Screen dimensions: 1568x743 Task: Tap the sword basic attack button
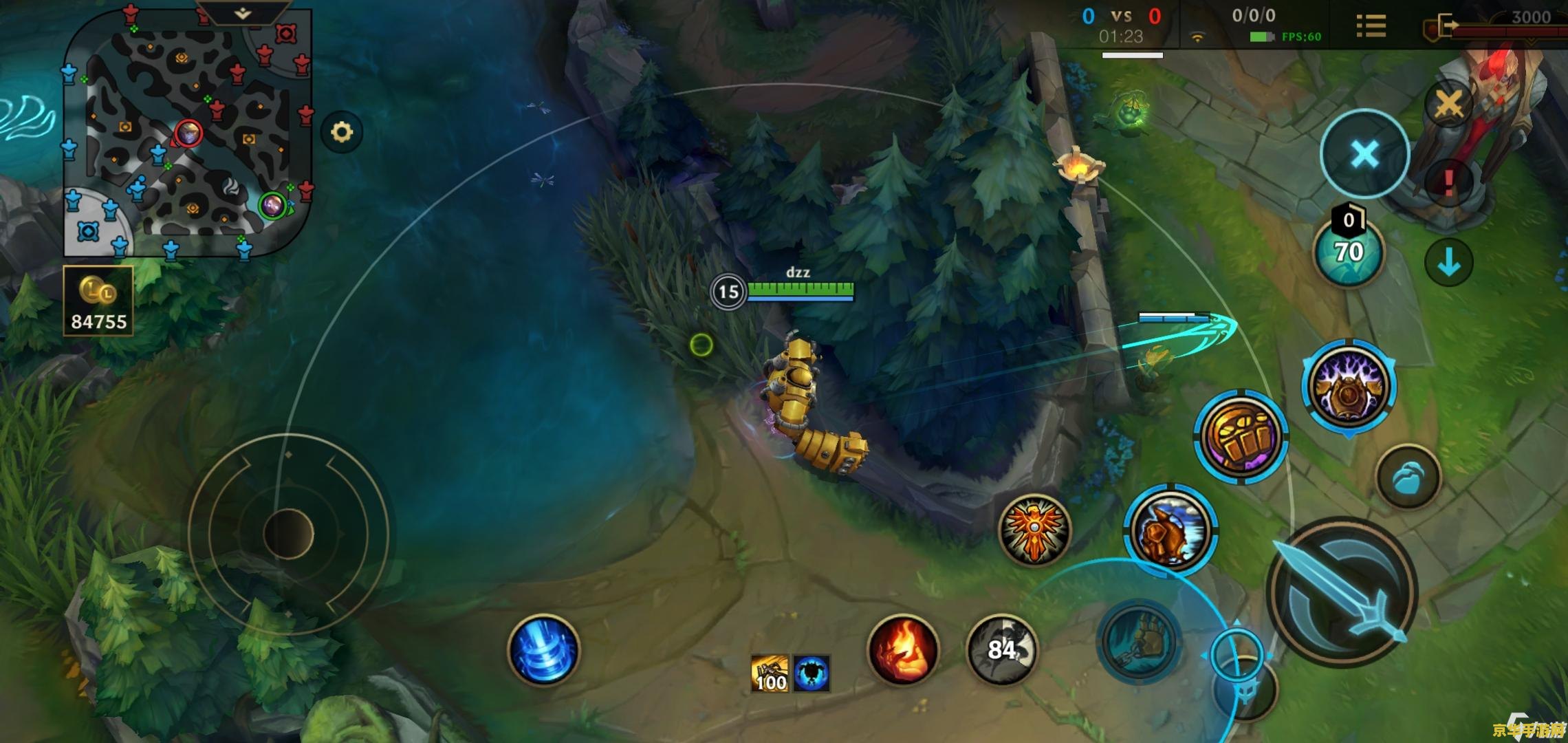pyautogui.click(x=1342, y=592)
